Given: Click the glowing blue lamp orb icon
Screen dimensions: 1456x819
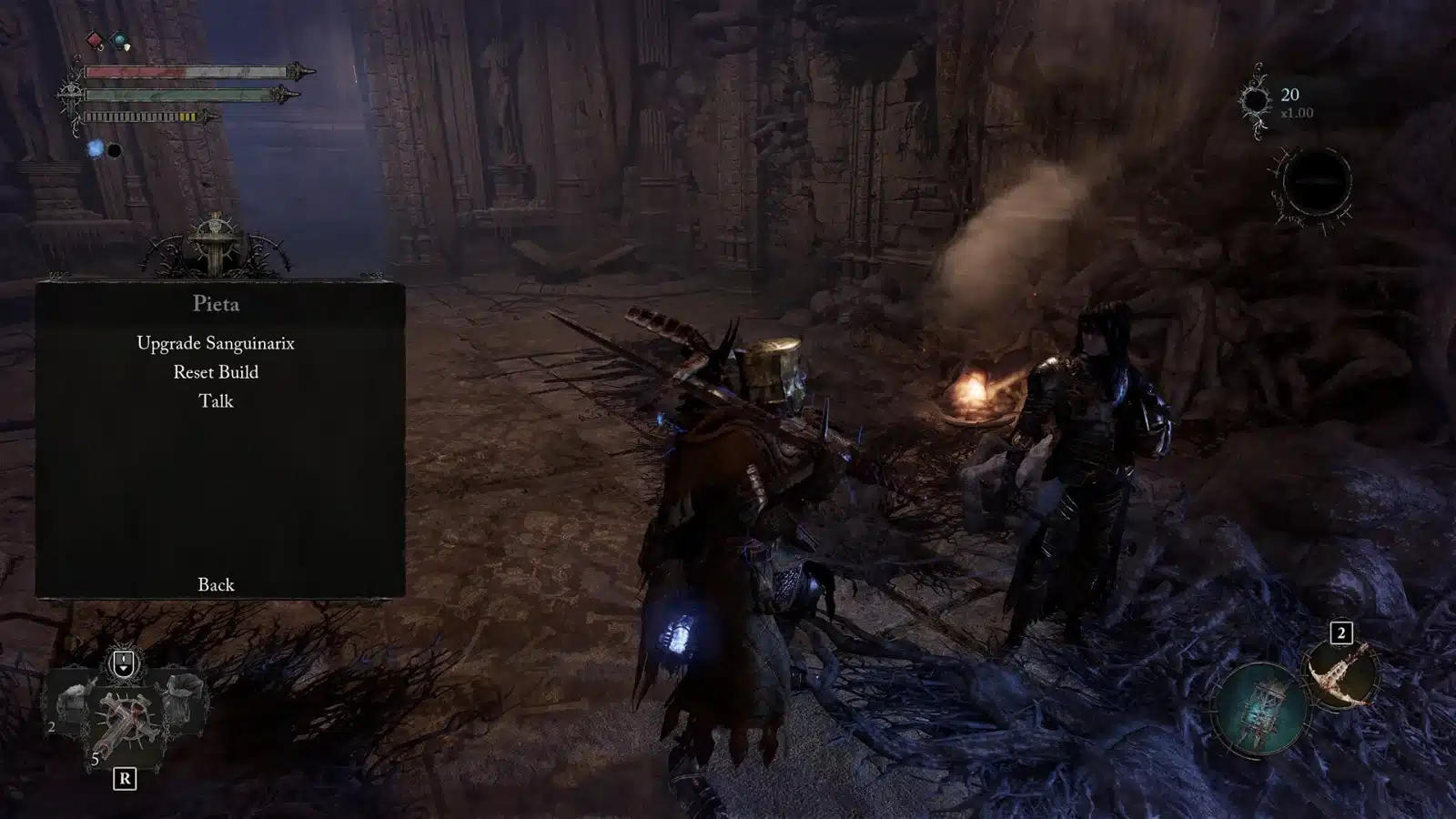Looking at the screenshot, I should tap(96, 149).
